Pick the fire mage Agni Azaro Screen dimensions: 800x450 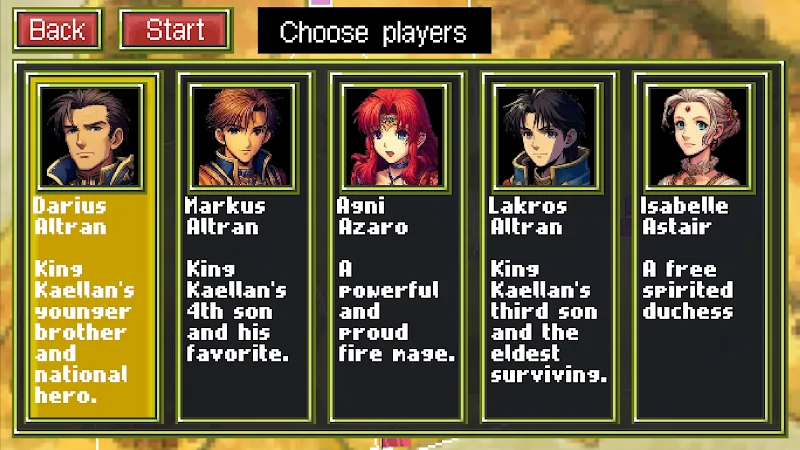(x=396, y=245)
